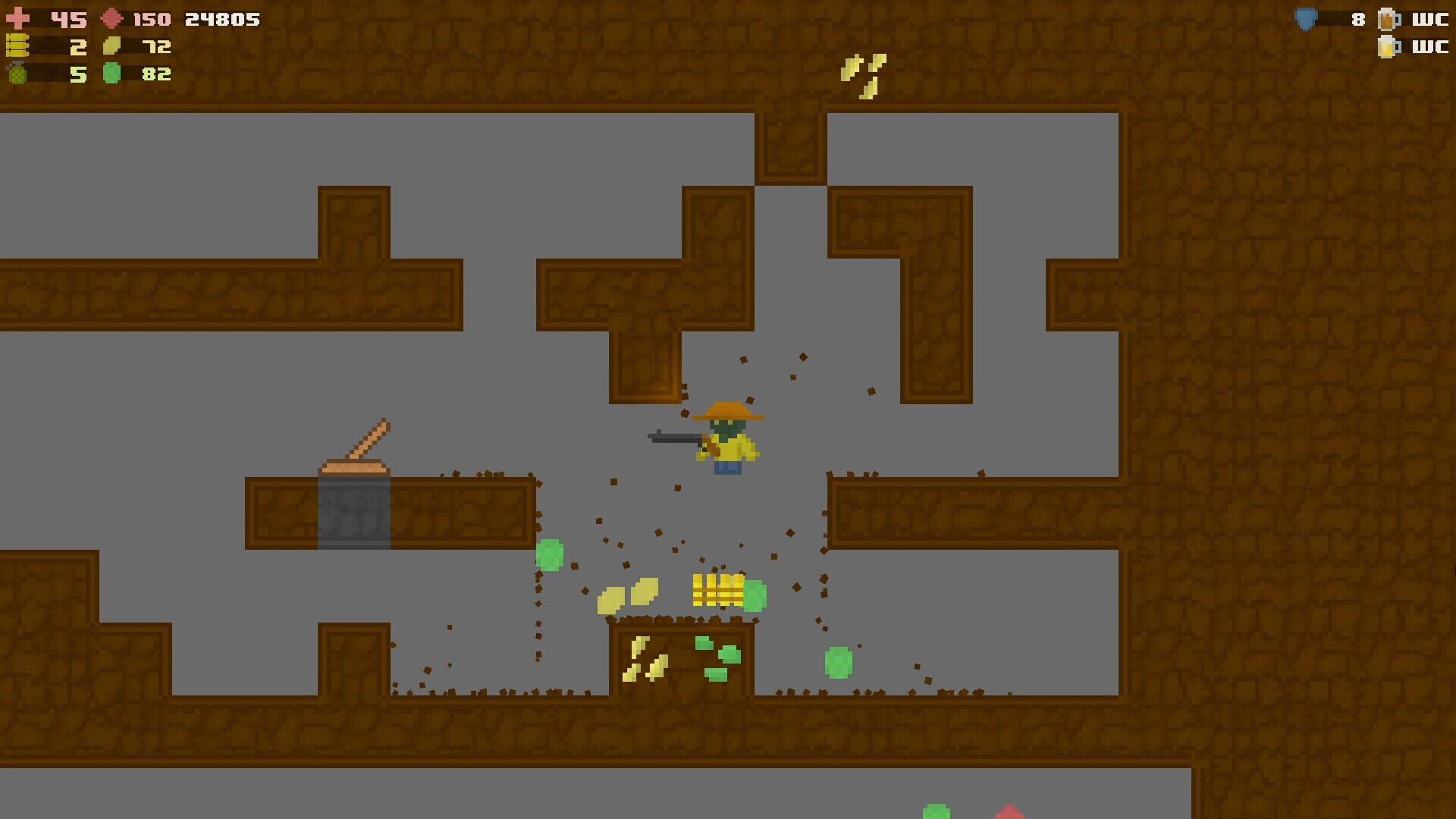Click the ammo magazine icon showing 2
Image resolution: width=1456 pixels, height=819 pixels.
coord(19,47)
